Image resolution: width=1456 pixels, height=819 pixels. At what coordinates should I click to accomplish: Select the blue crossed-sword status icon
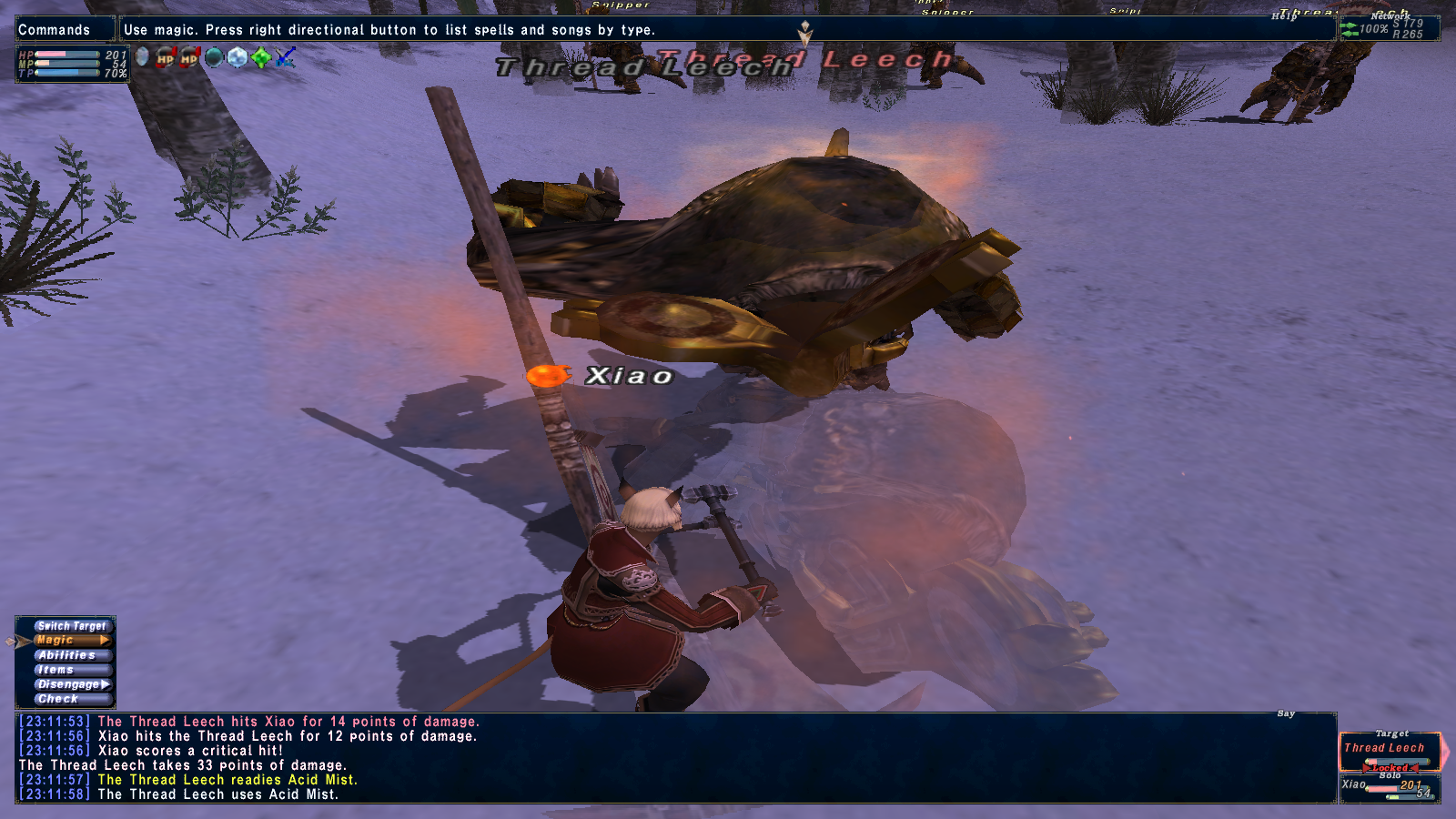click(x=285, y=58)
